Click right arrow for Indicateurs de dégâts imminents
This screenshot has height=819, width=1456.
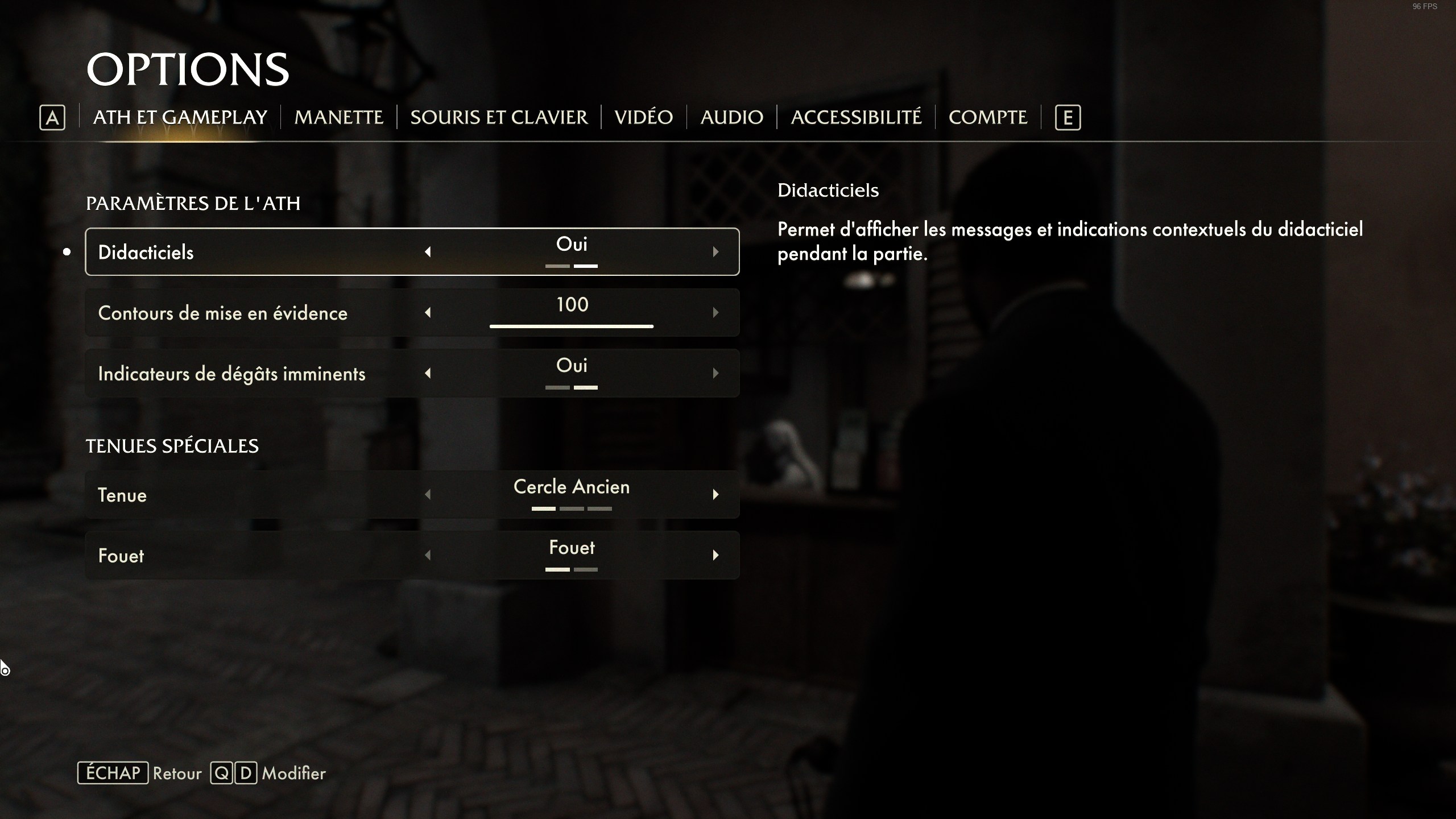[715, 374]
